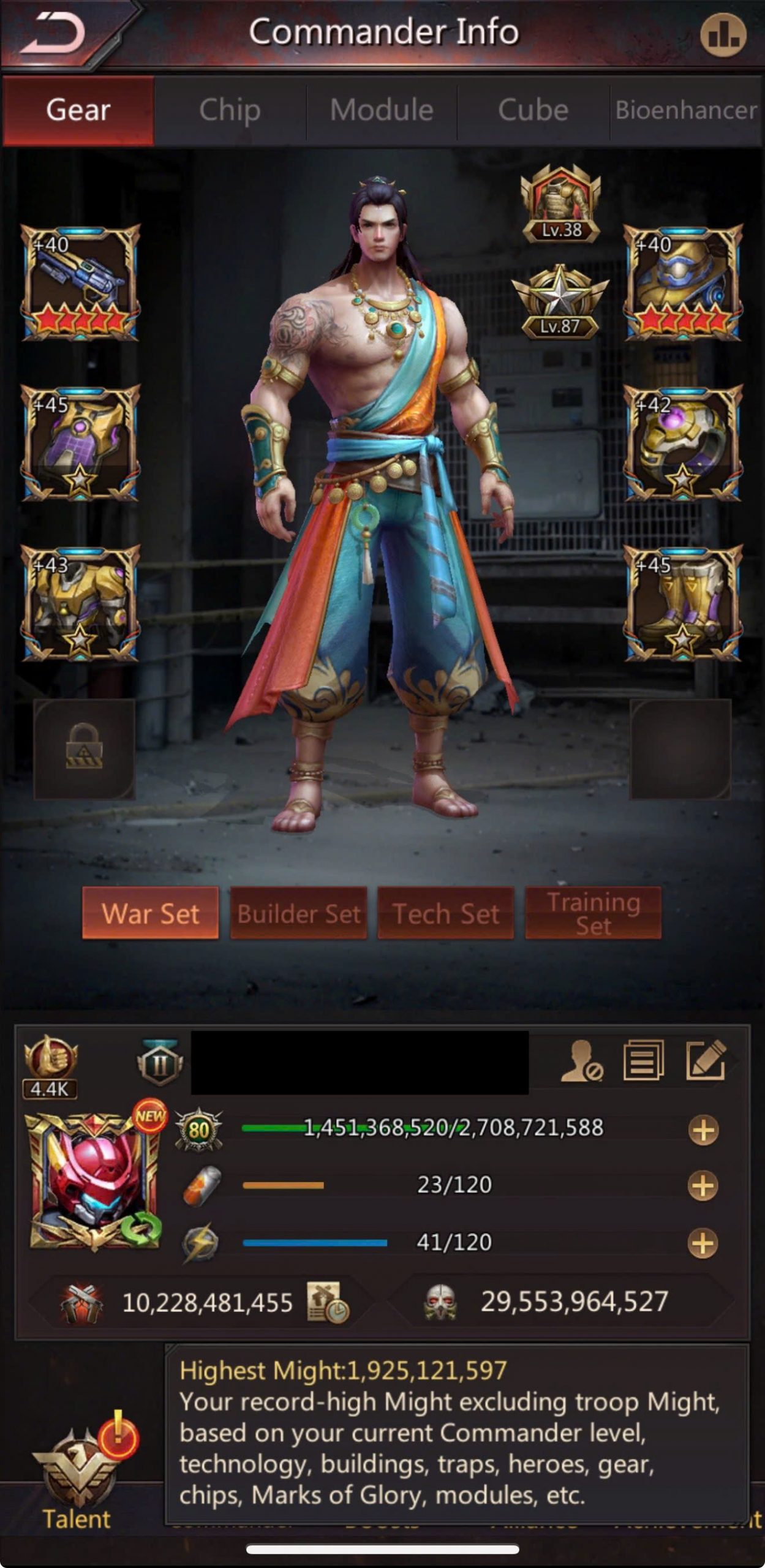The width and height of the screenshot is (765, 1568).
Task: Open the Lv.38 outfit badge
Action: pyautogui.click(x=560, y=205)
